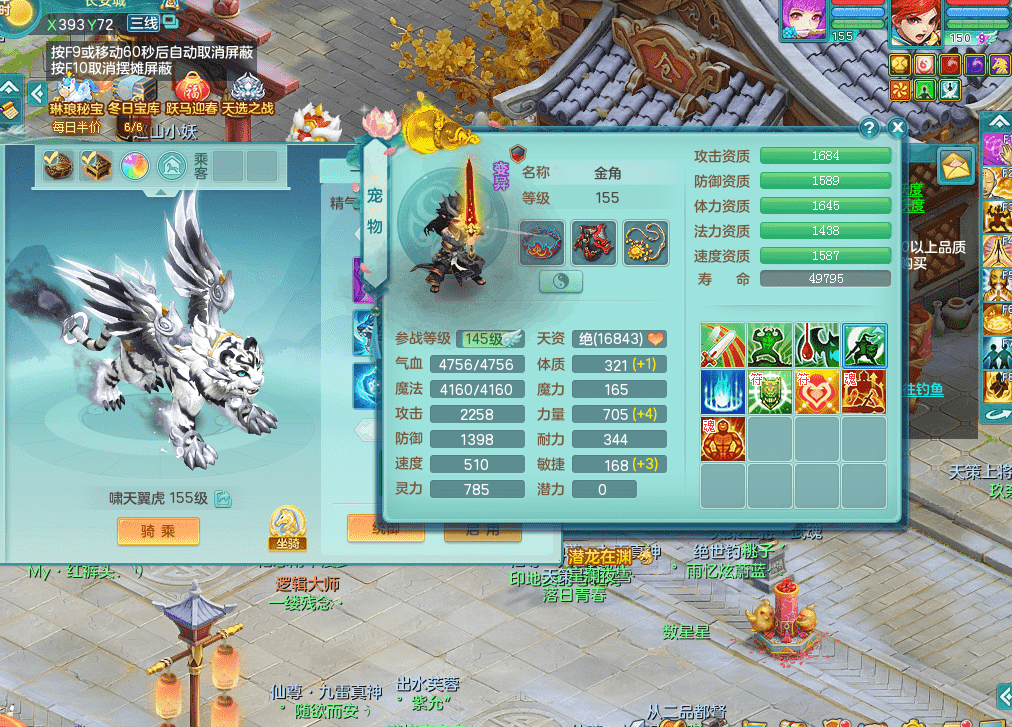Select the heart talisman pet skill

(x=817, y=392)
